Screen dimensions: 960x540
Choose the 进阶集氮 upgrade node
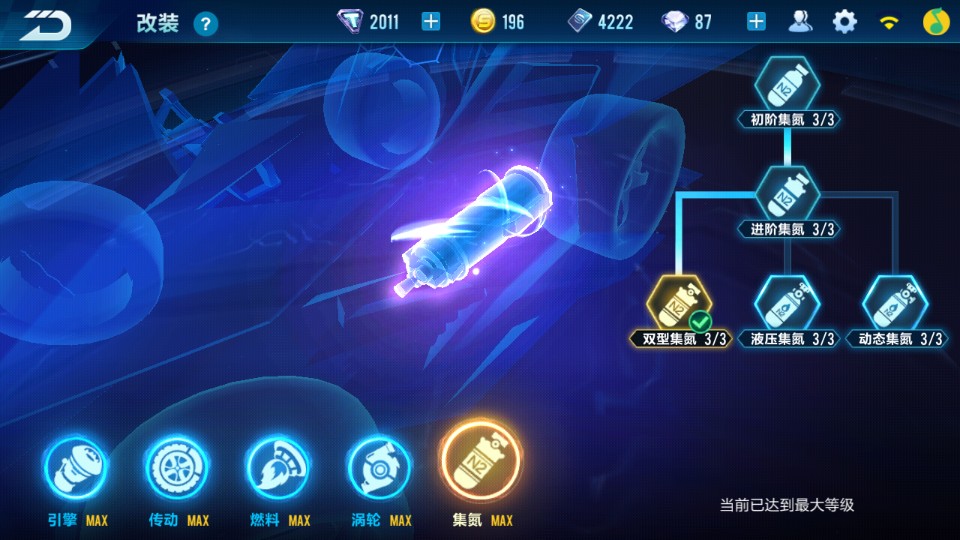click(x=786, y=195)
